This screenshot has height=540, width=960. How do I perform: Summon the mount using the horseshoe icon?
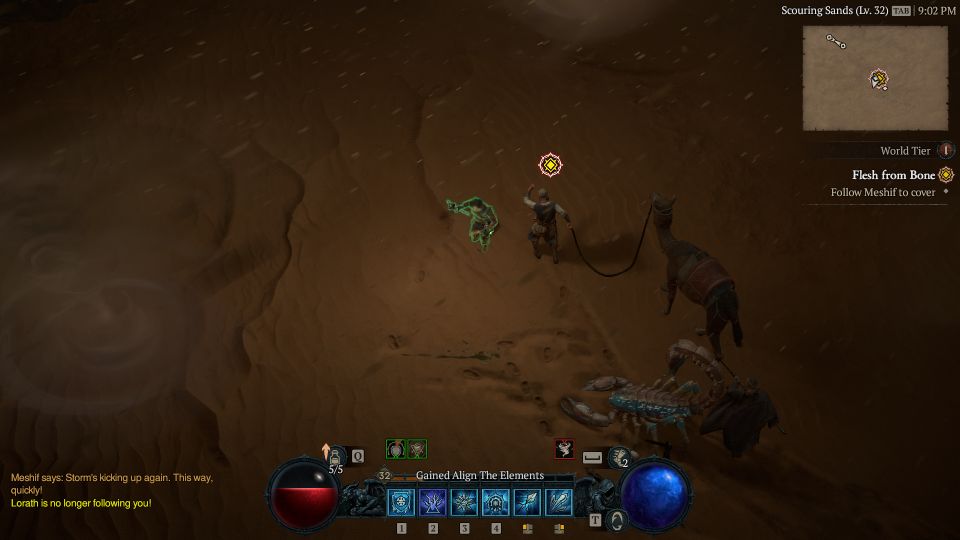pyautogui.click(x=617, y=520)
